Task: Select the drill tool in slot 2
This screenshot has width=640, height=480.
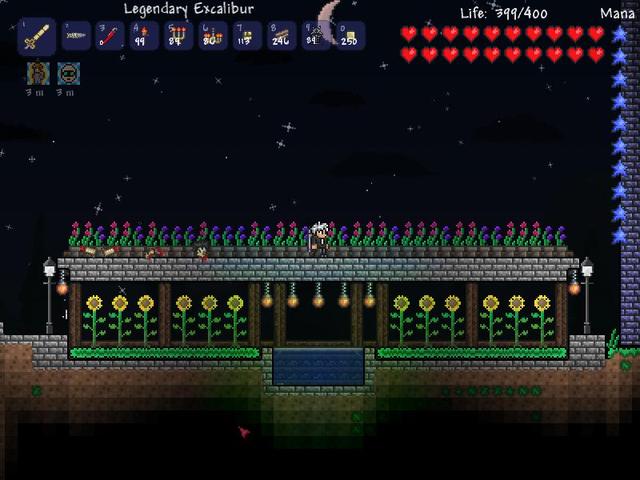Action: click(75, 36)
